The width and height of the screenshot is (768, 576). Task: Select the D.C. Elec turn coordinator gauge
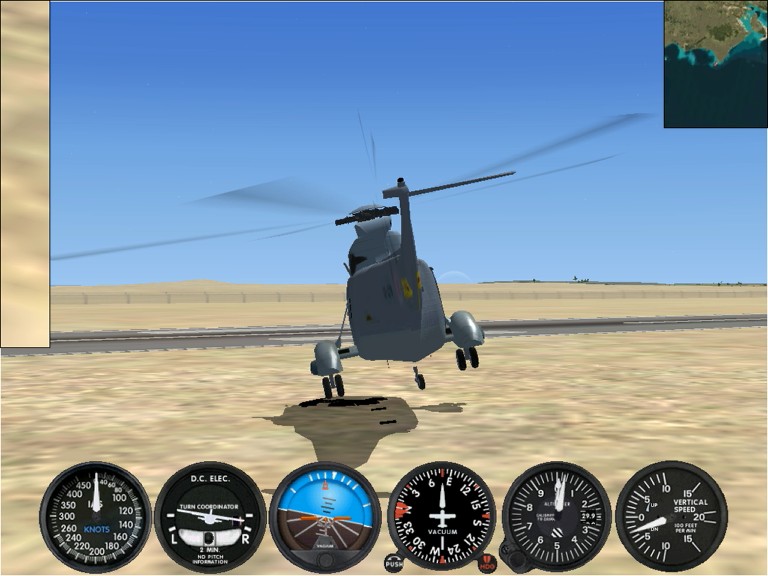pyautogui.click(x=210, y=516)
